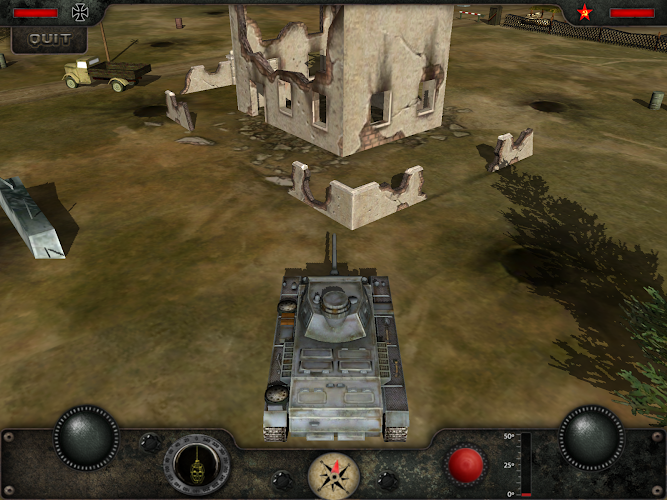Select the tank view dial icon
Image resolution: width=667 pixels, height=500 pixels.
coord(197,465)
